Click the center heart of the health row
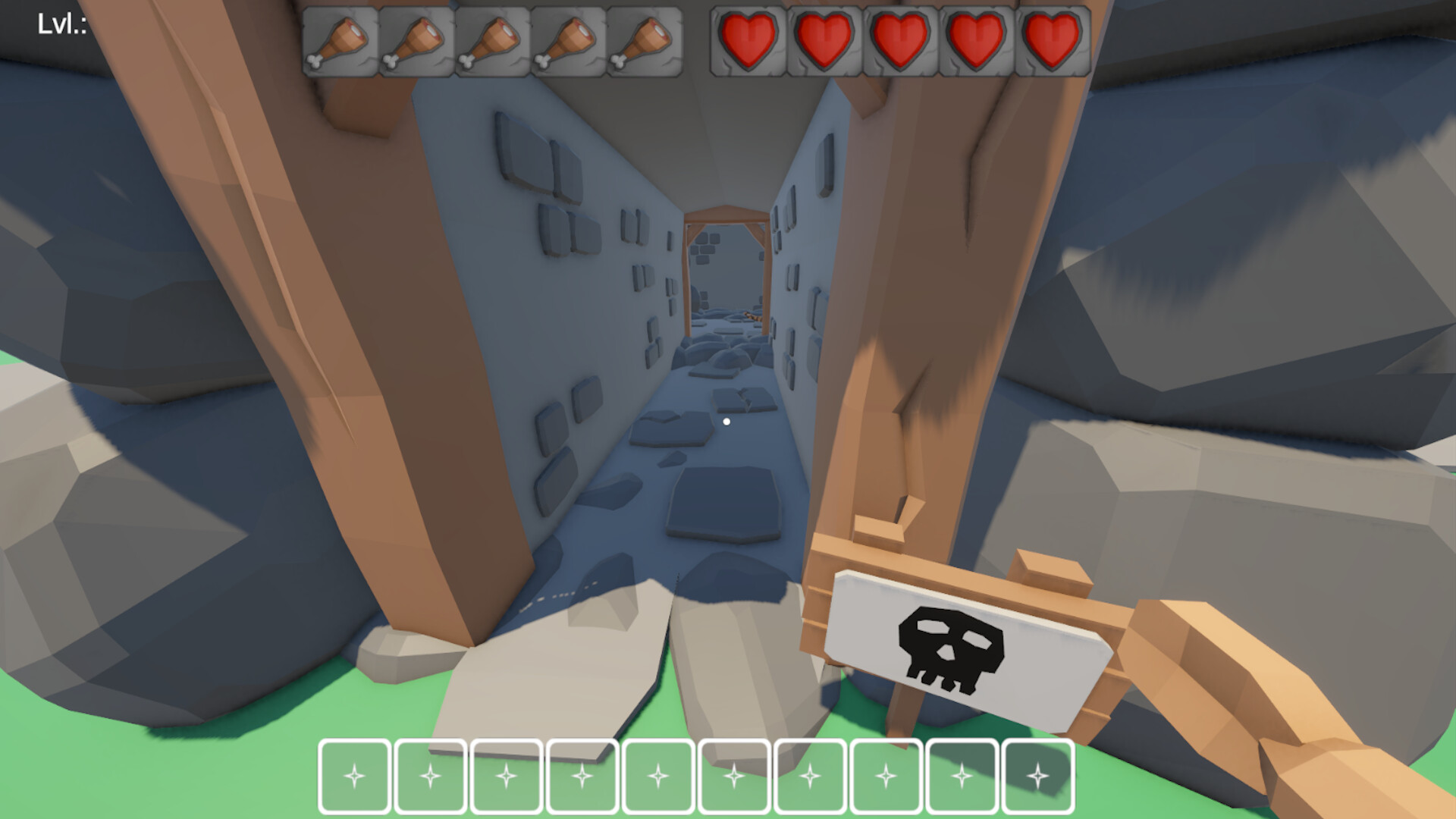Screen dimensions: 1456x819 [901, 42]
